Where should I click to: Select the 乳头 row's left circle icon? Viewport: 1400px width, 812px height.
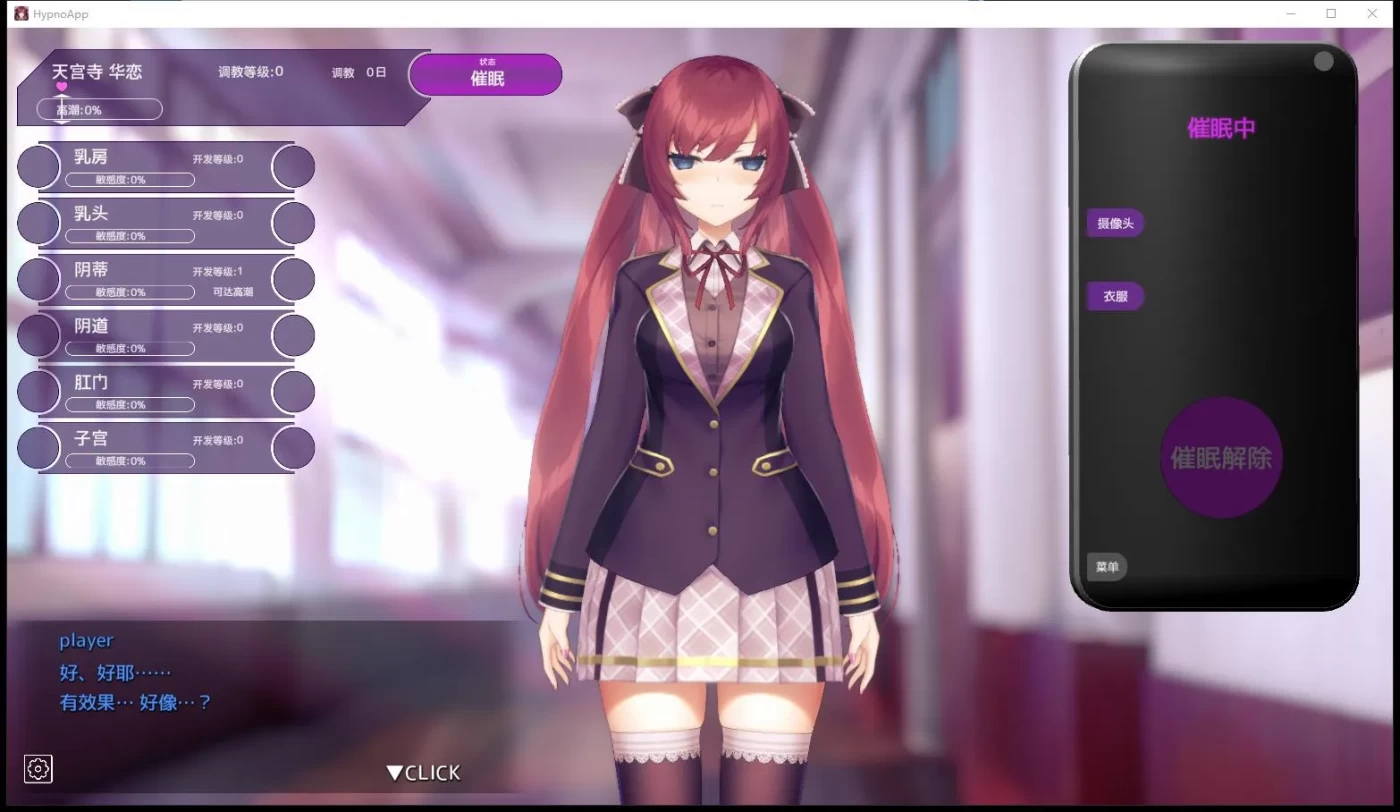click(x=37, y=222)
